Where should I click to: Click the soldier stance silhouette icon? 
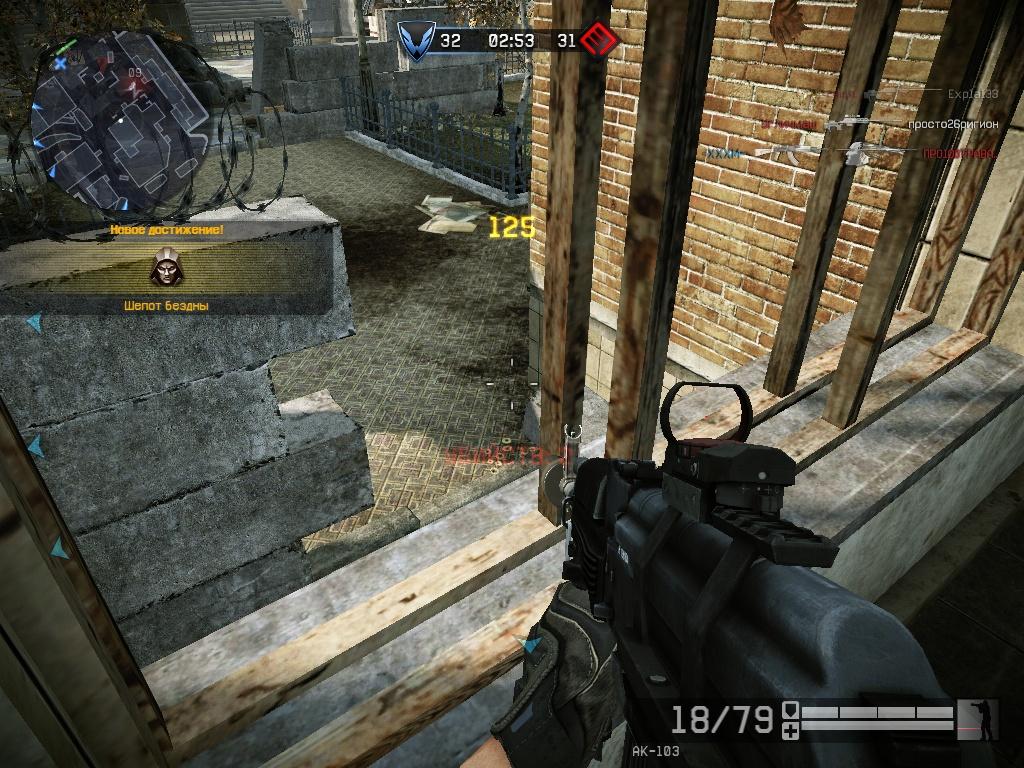977,719
